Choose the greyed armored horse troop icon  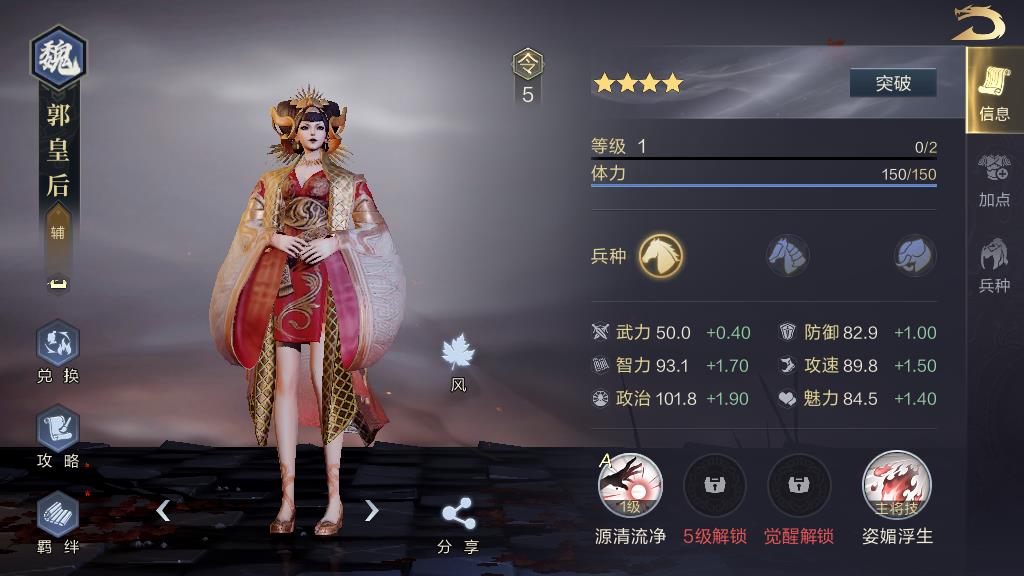click(788, 255)
